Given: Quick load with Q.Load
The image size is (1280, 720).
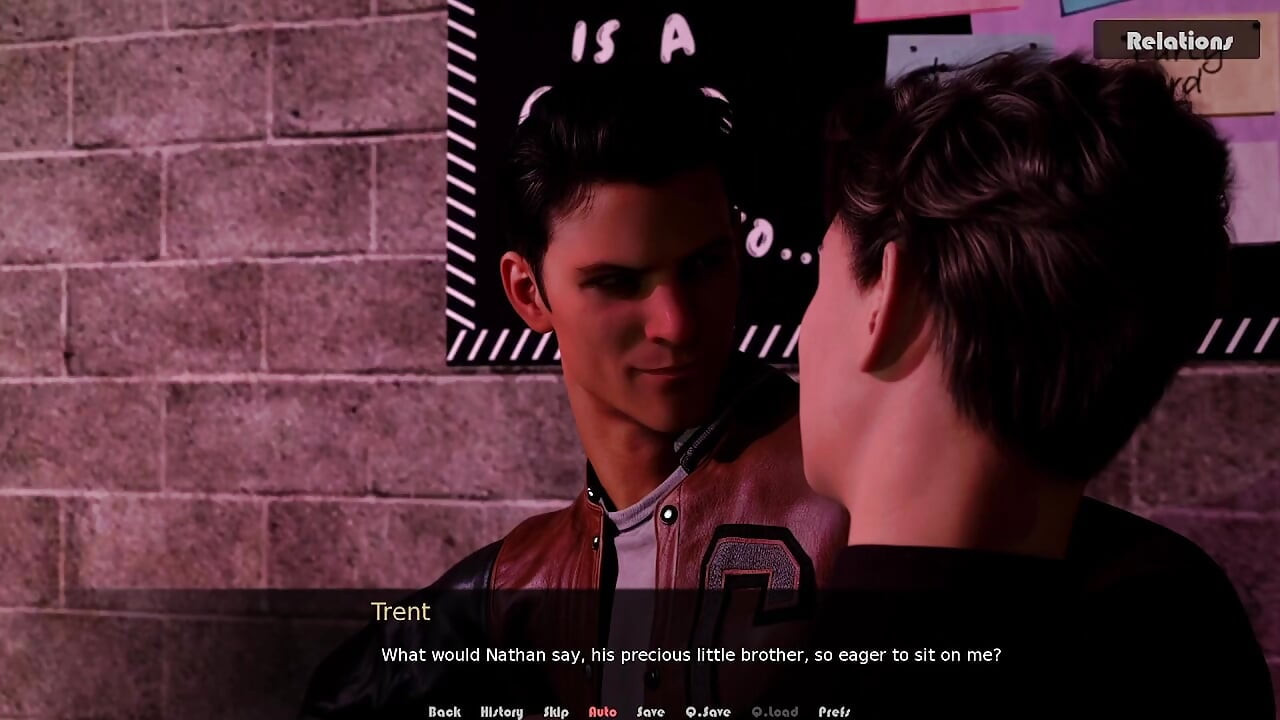Looking at the screenshot, I should (x=774, y=712).
